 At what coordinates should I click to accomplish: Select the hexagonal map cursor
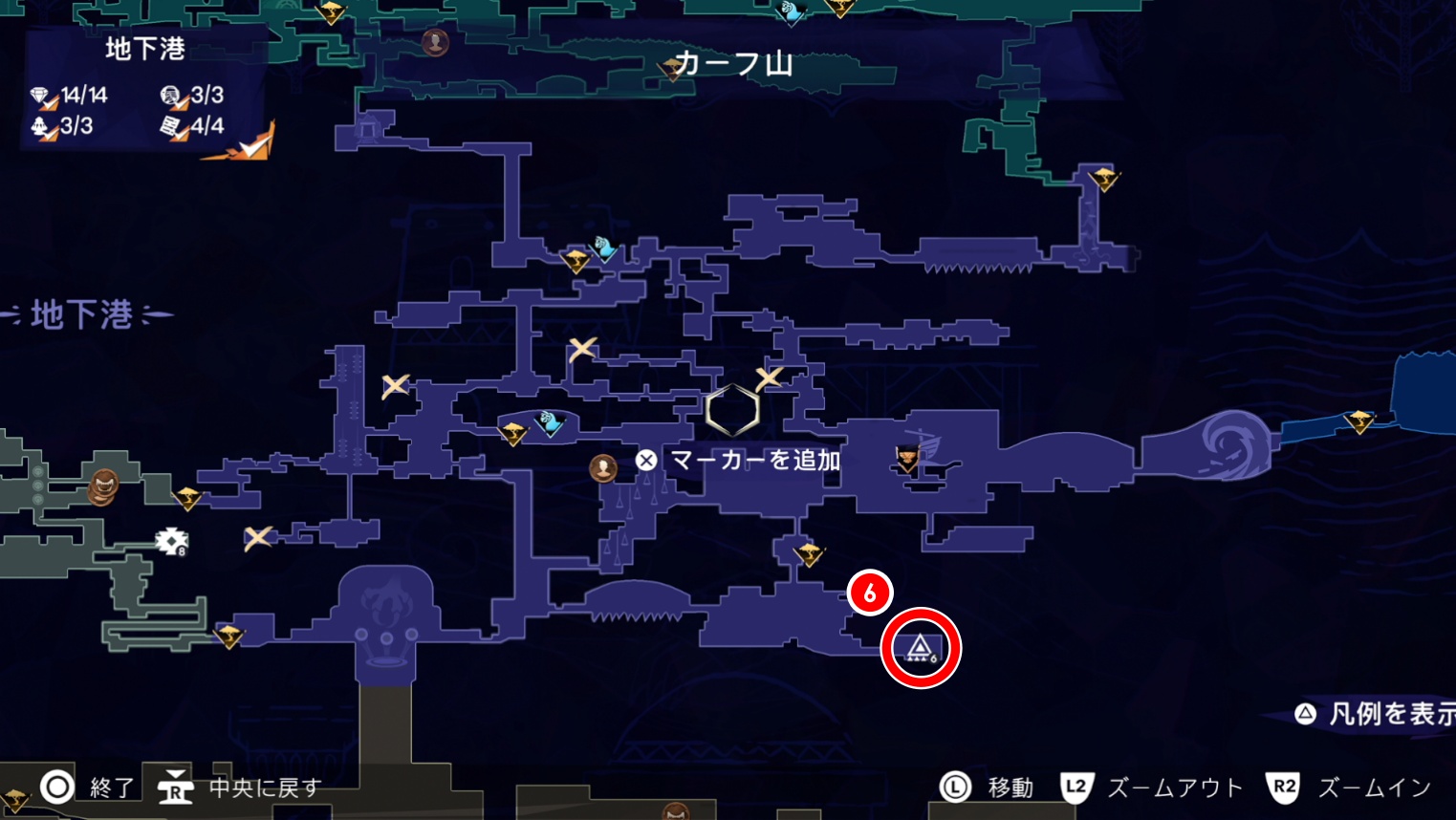[x=732, y=411]
